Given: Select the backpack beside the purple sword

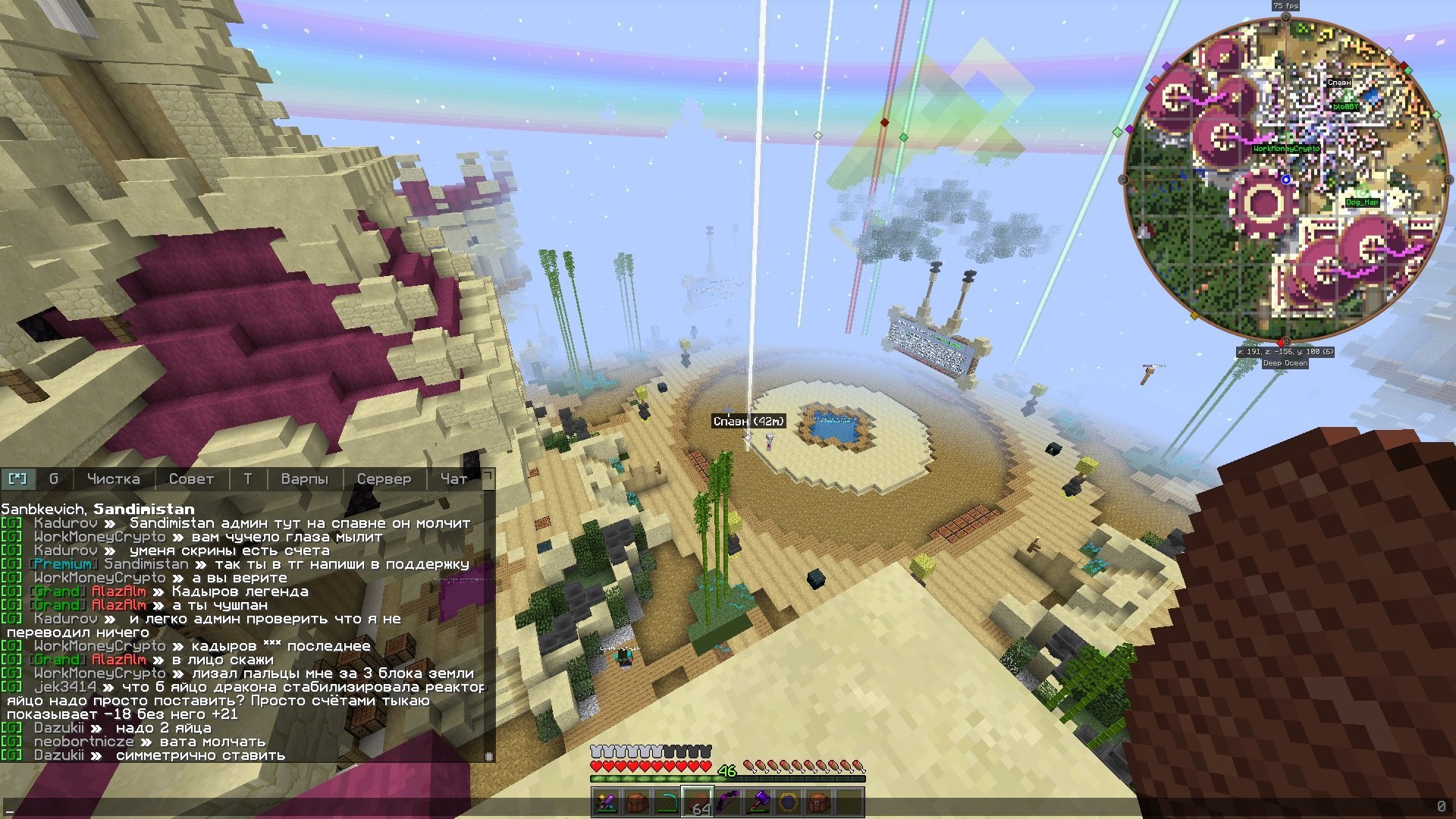Looking at the screenshot, I should tap(637, 802).
